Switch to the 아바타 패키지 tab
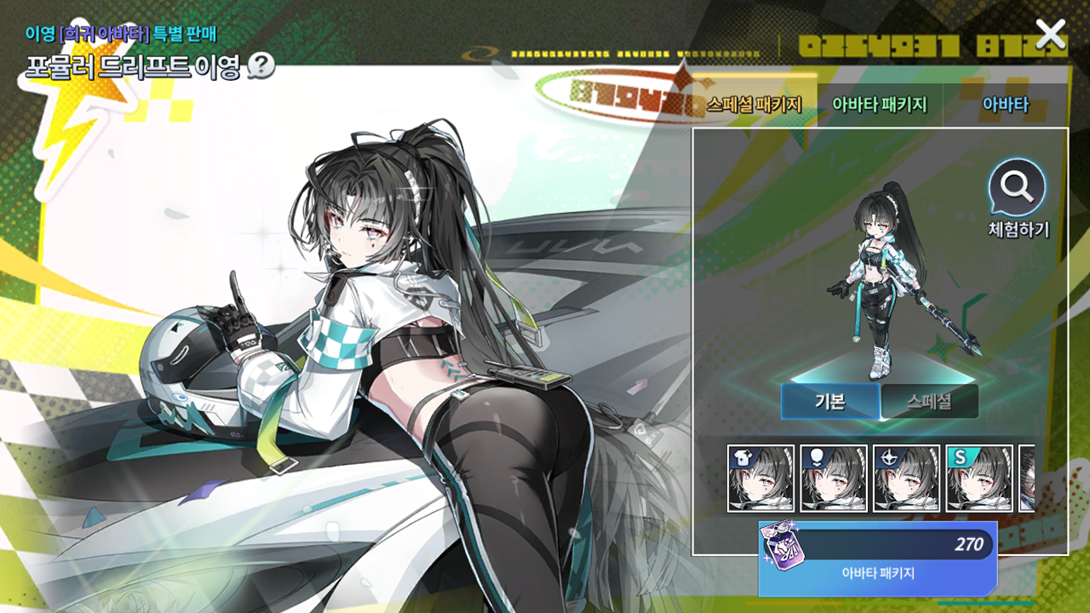Image resolution: width=1090 pixels, height=613 pixels. coord(879,104)
